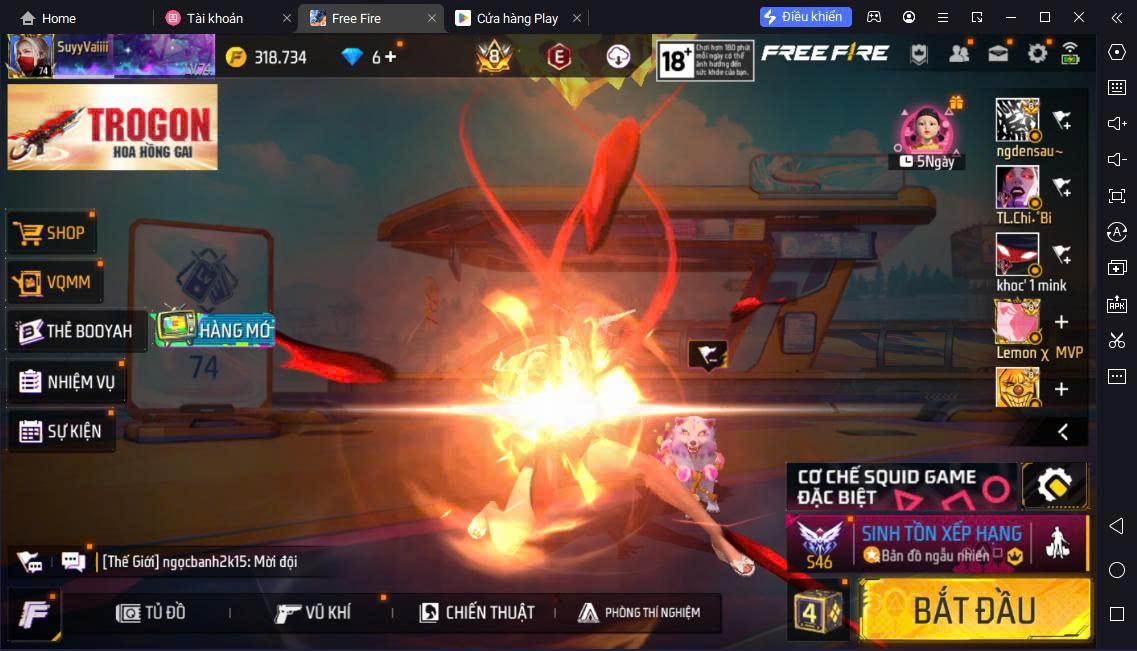Start the match with BẮT ĐẦU
Screen dimensions: 1137x651
coord(974,609)
